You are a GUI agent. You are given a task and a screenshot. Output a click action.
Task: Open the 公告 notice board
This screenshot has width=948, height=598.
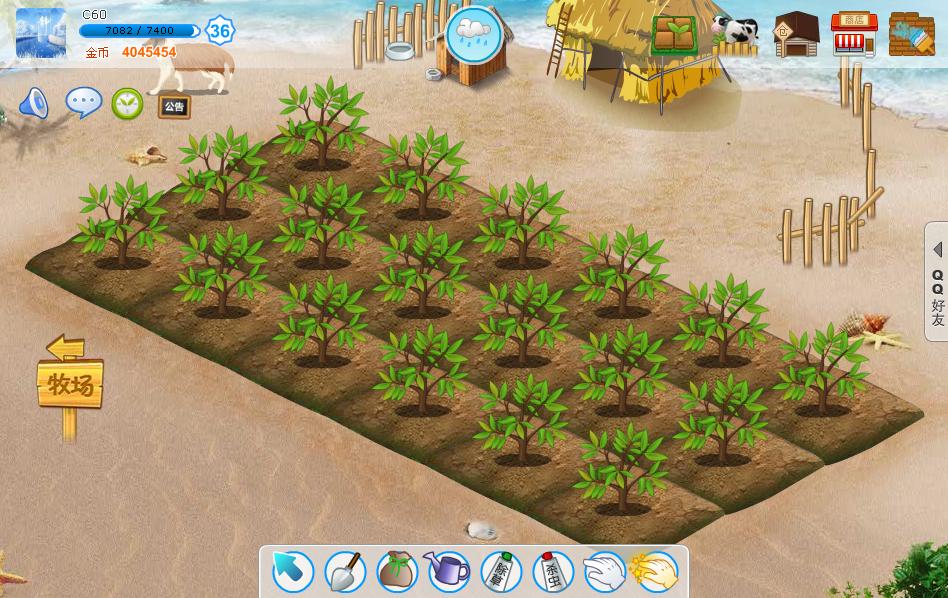click(x=174, y=106)
